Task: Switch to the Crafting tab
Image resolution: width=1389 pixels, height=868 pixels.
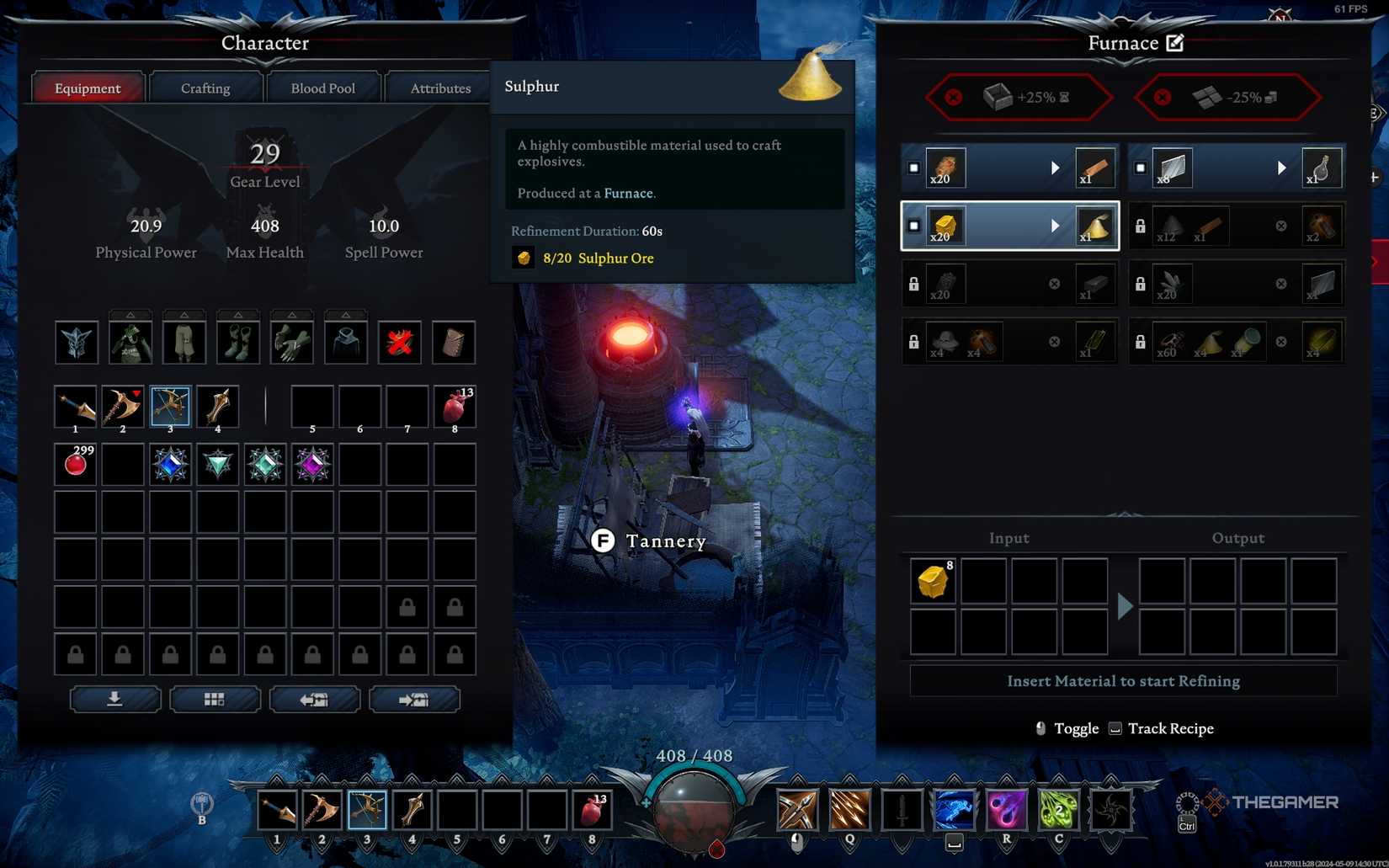Action: pos(205,87)
